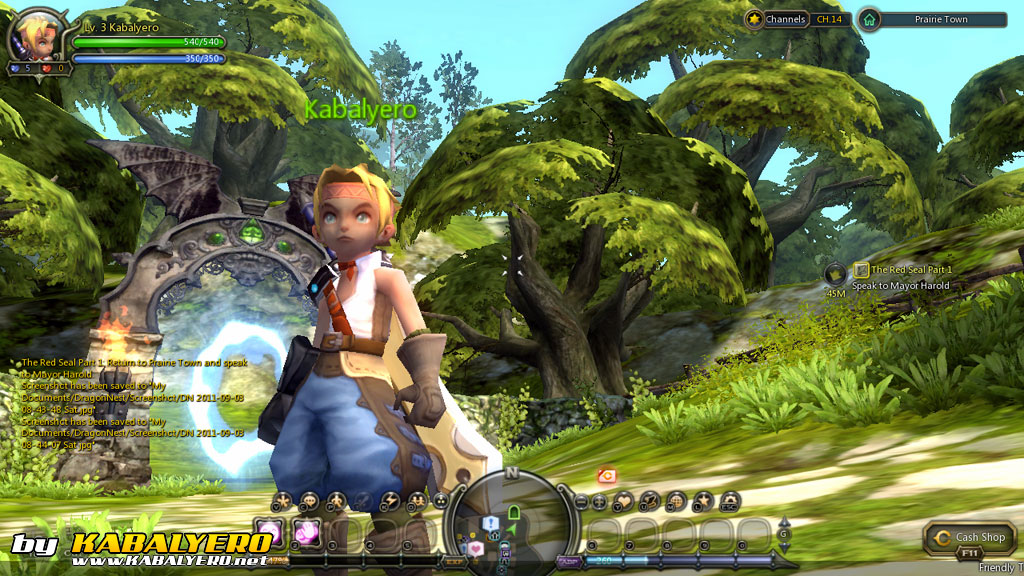Click the star icon in the right menu row

coord(704,500)
